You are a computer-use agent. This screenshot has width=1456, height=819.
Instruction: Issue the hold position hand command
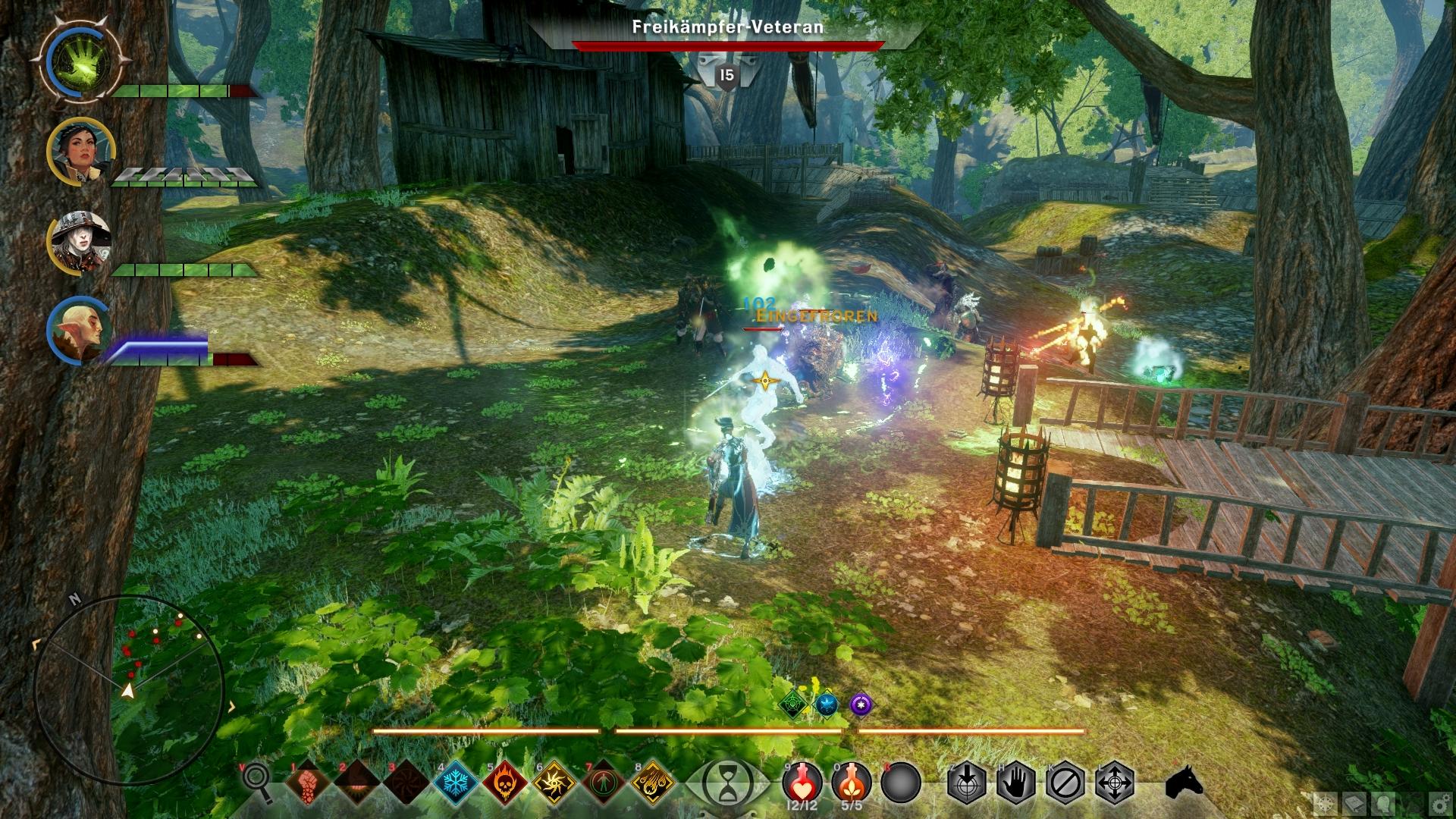click(x=1016, y=781)
